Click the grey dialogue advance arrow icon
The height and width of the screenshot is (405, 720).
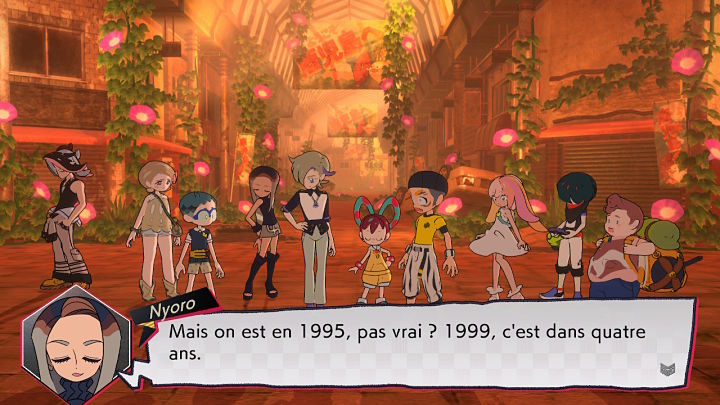(667, 369)
